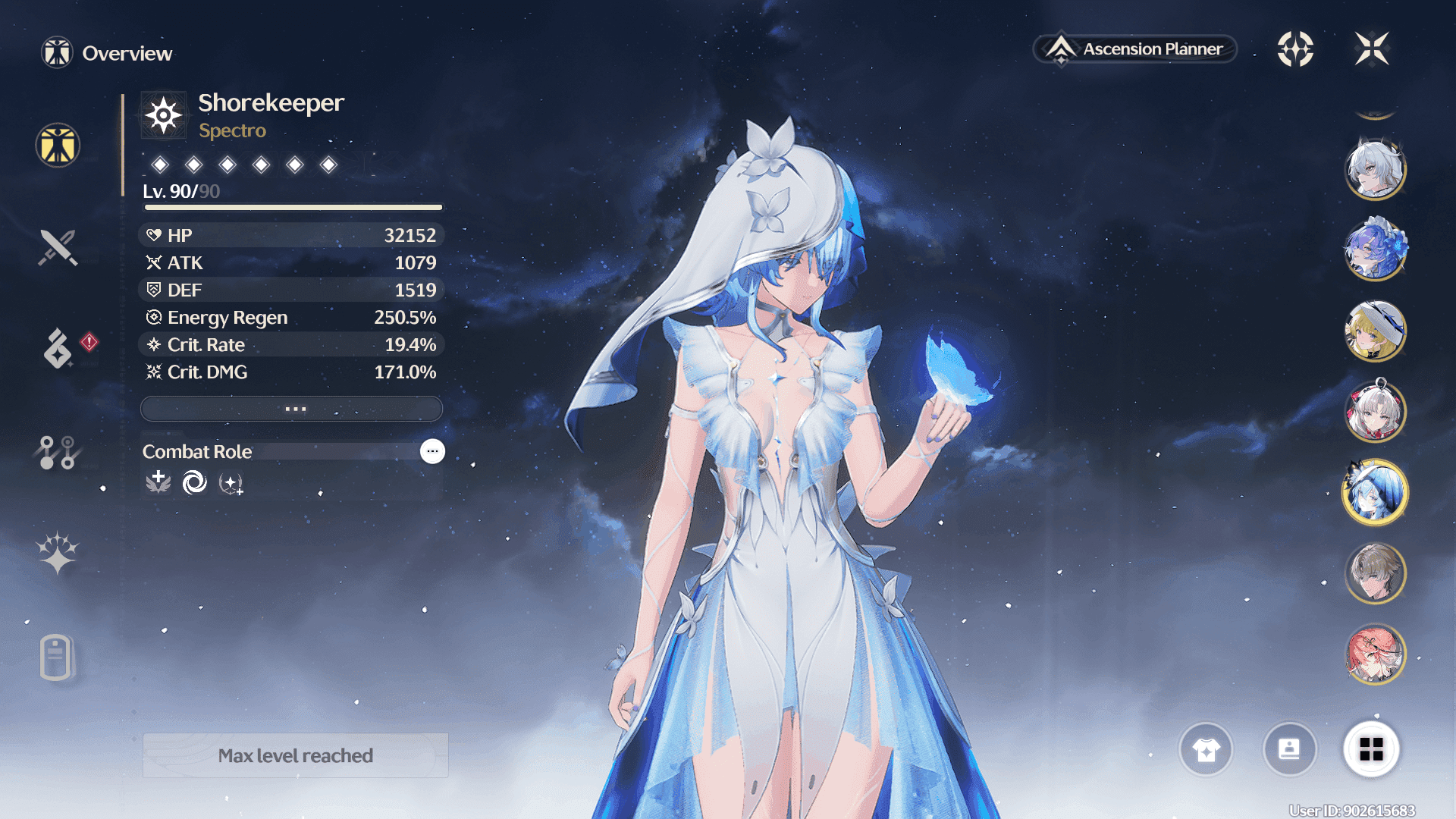
Task: Open the scroll-shaped profile tab
Action: click(56, 657)
